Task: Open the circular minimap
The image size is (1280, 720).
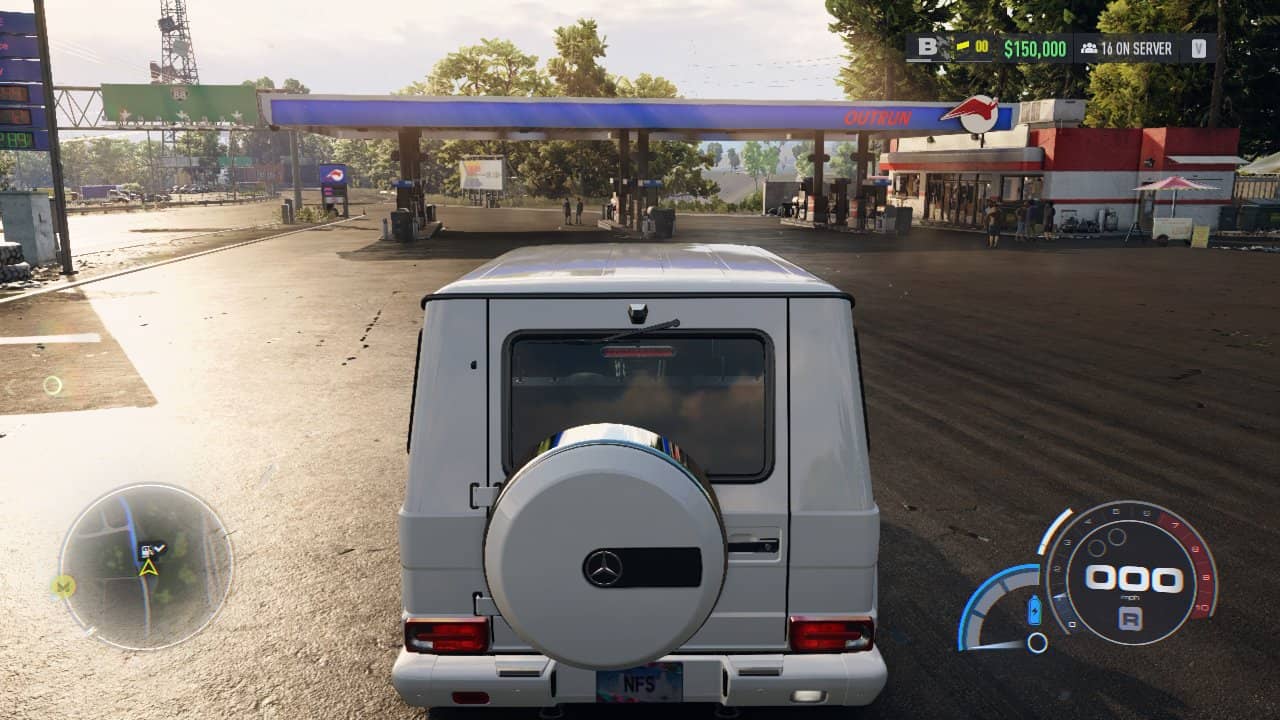Action: pos(146,566)
